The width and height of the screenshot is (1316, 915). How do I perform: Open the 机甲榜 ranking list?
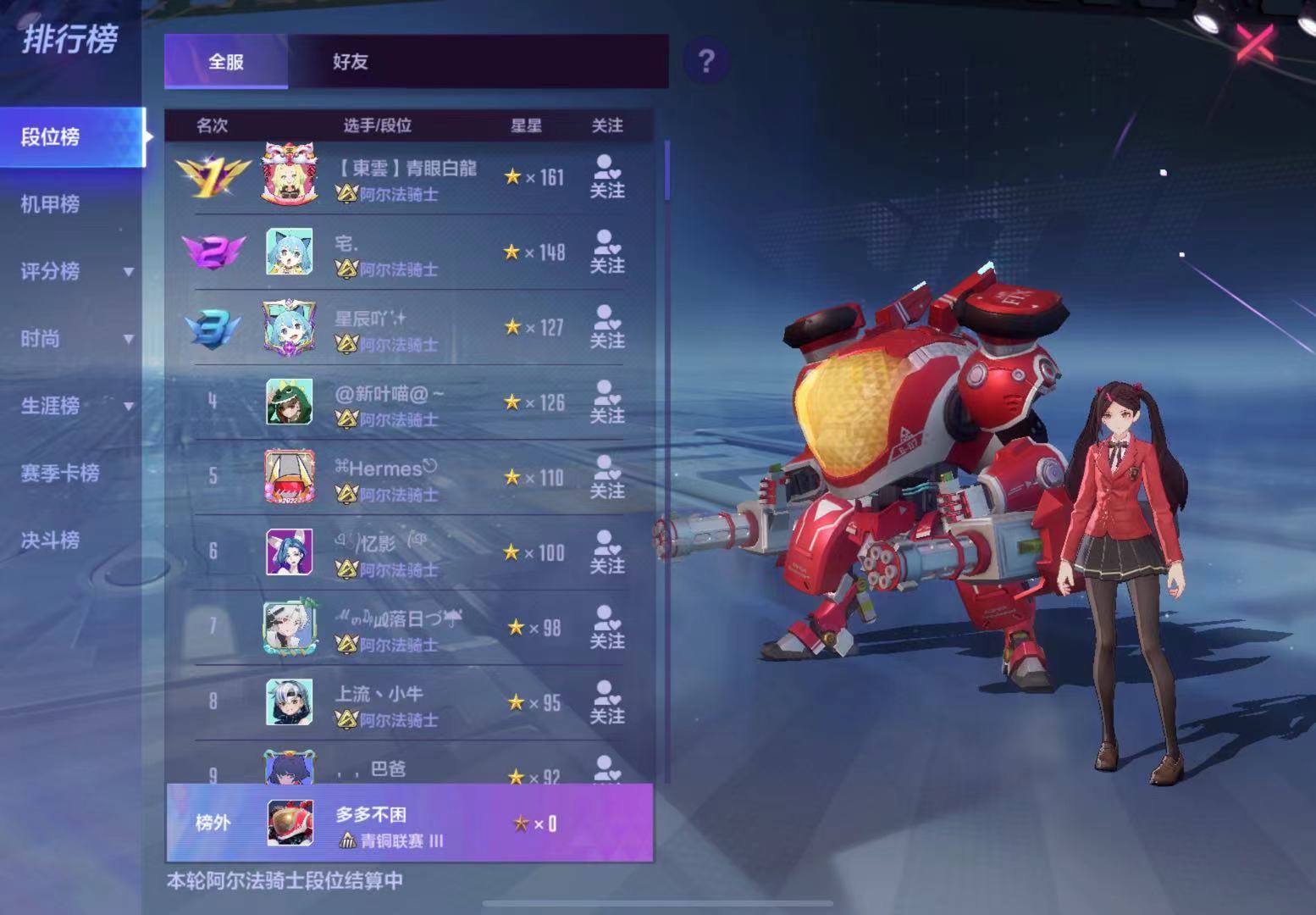coord(51,204)
